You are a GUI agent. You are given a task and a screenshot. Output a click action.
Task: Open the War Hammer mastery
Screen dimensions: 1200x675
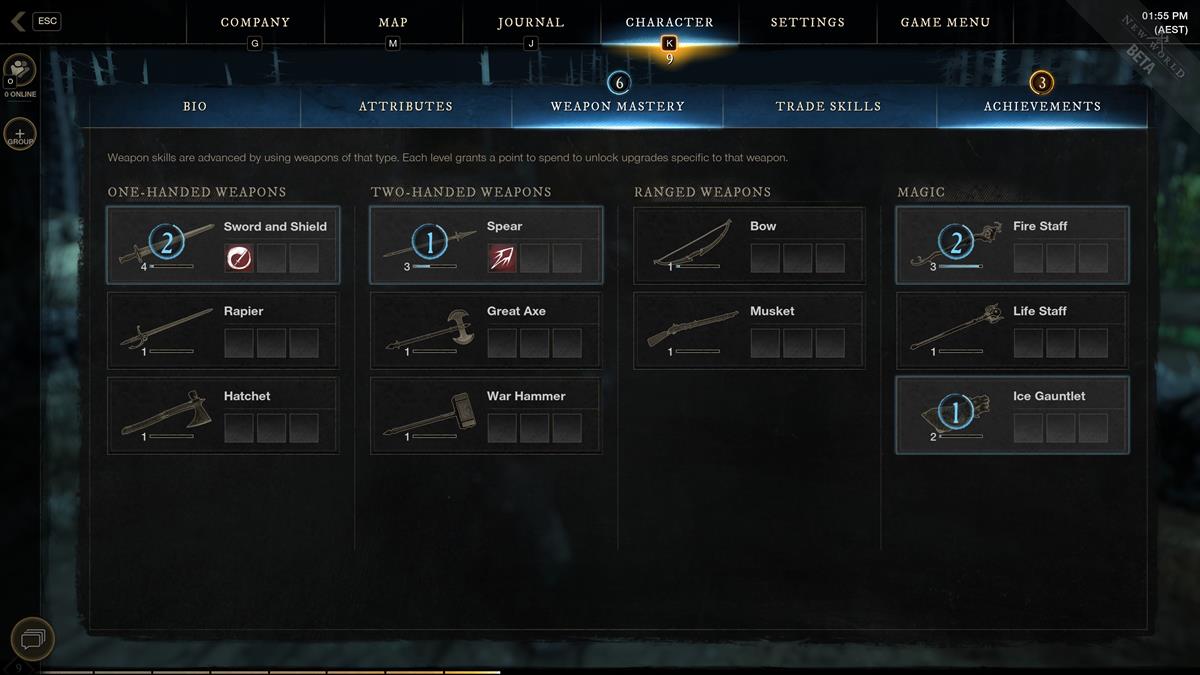click(486, 415)
